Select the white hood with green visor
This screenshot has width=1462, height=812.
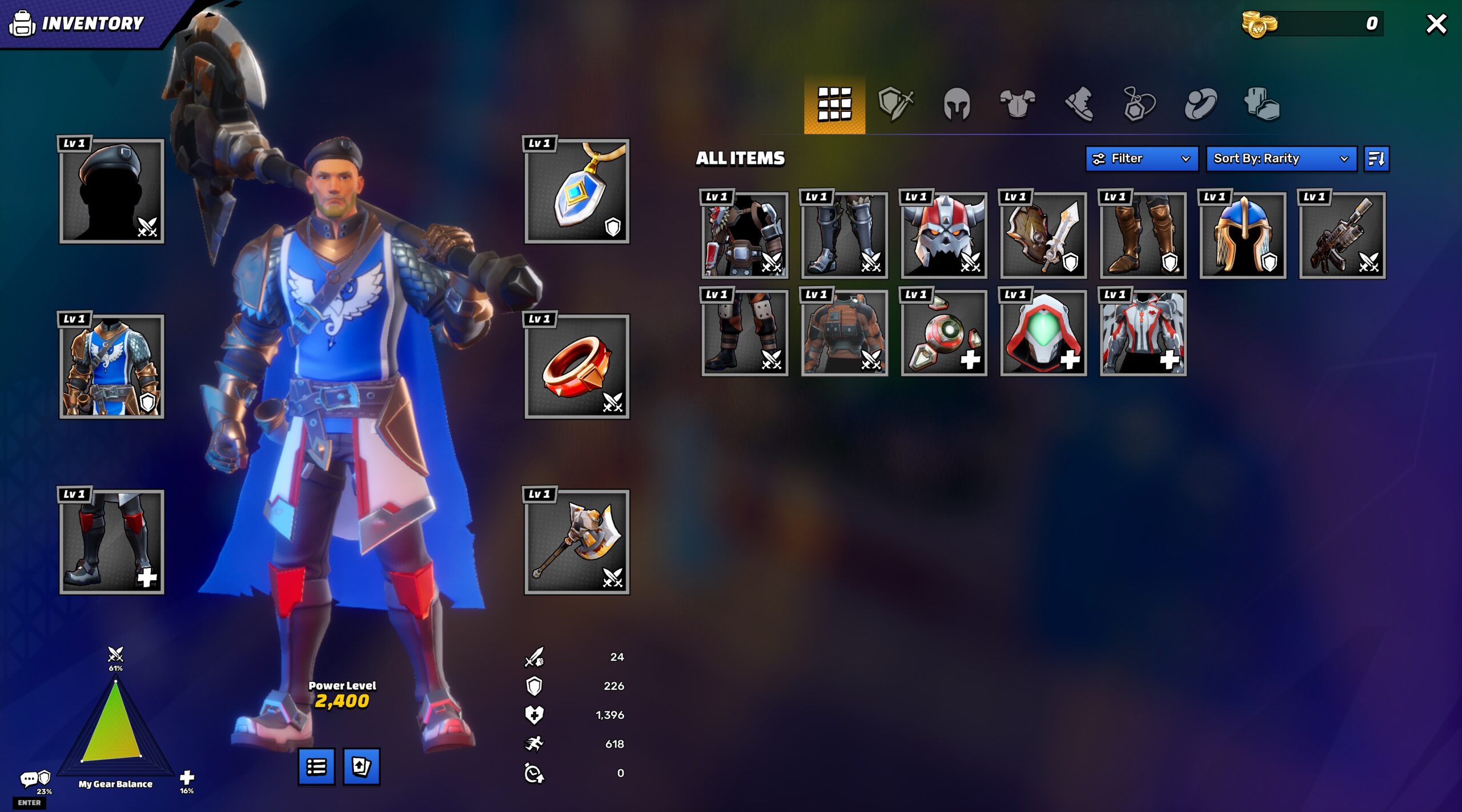pos(1043,333)
